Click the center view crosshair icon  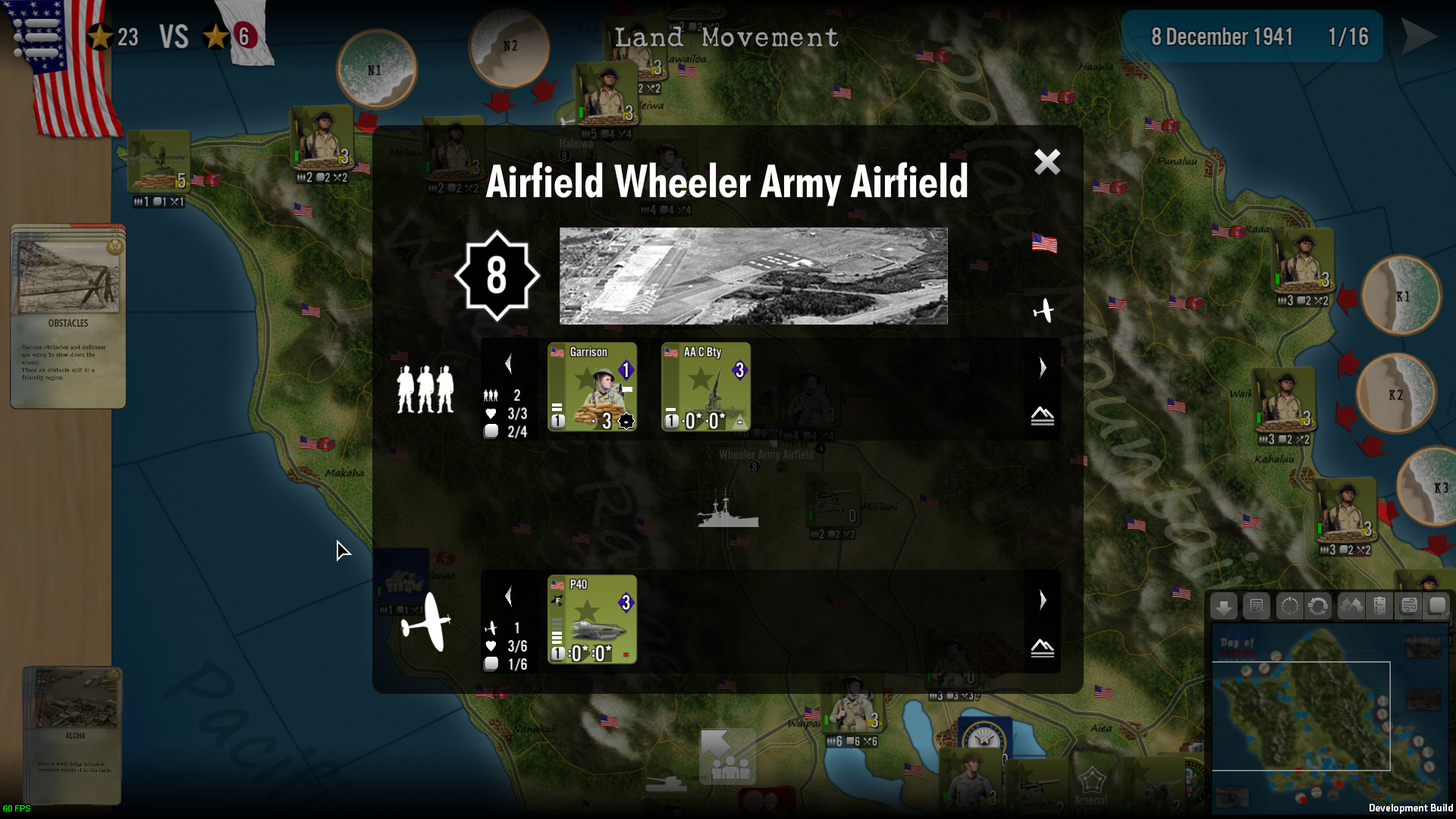click(1289, 607)
